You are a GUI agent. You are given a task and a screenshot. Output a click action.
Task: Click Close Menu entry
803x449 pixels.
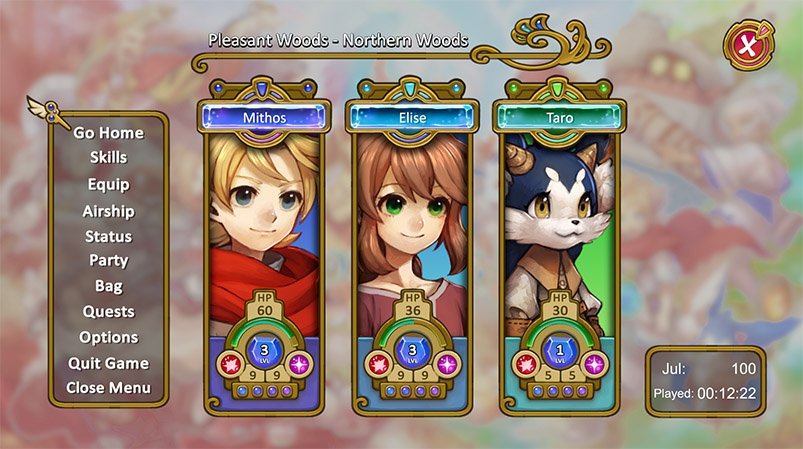tap(108, 388)
